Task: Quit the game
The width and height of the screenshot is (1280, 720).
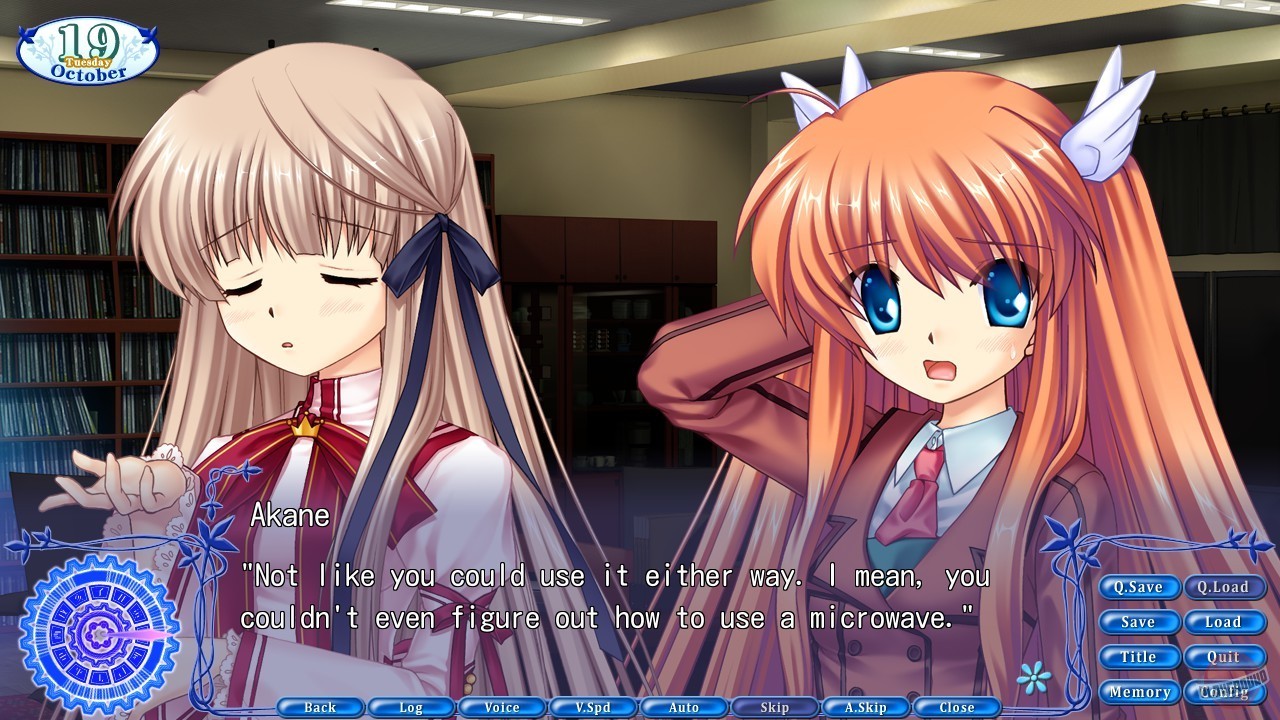Action: tap(1226, 657)
